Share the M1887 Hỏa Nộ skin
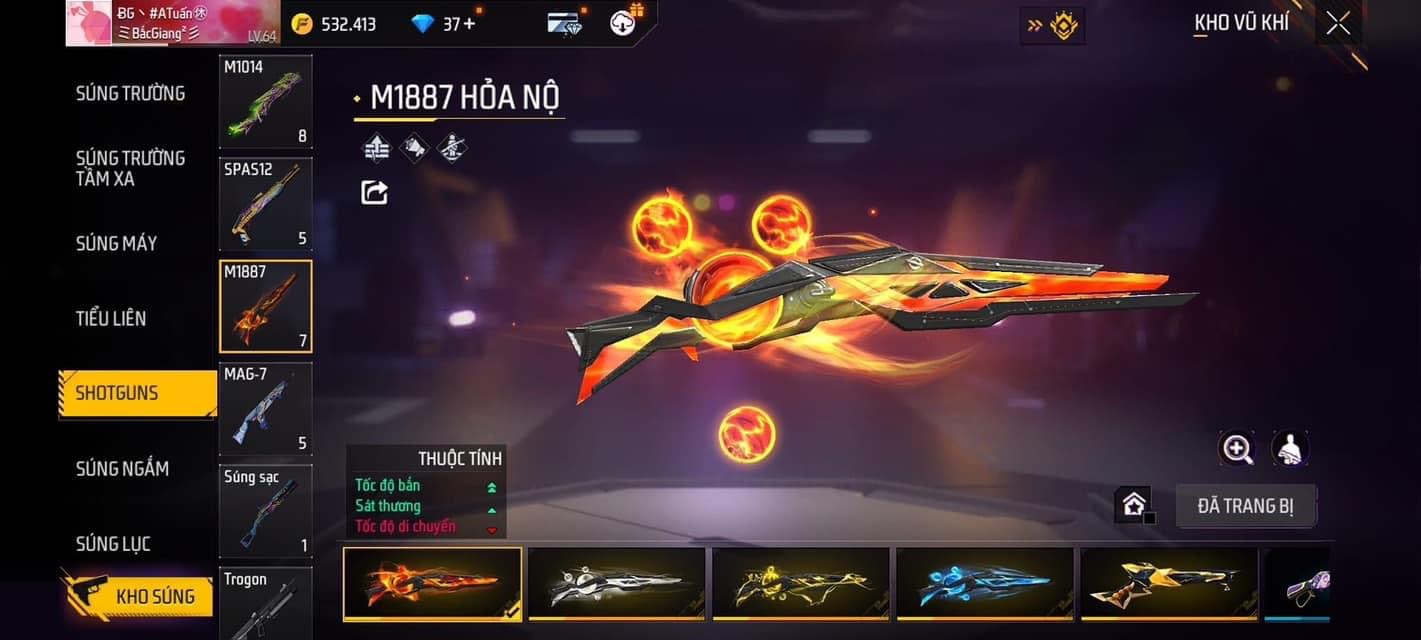Viewport: 1421px width, 640px height. (x=374, y=192)
